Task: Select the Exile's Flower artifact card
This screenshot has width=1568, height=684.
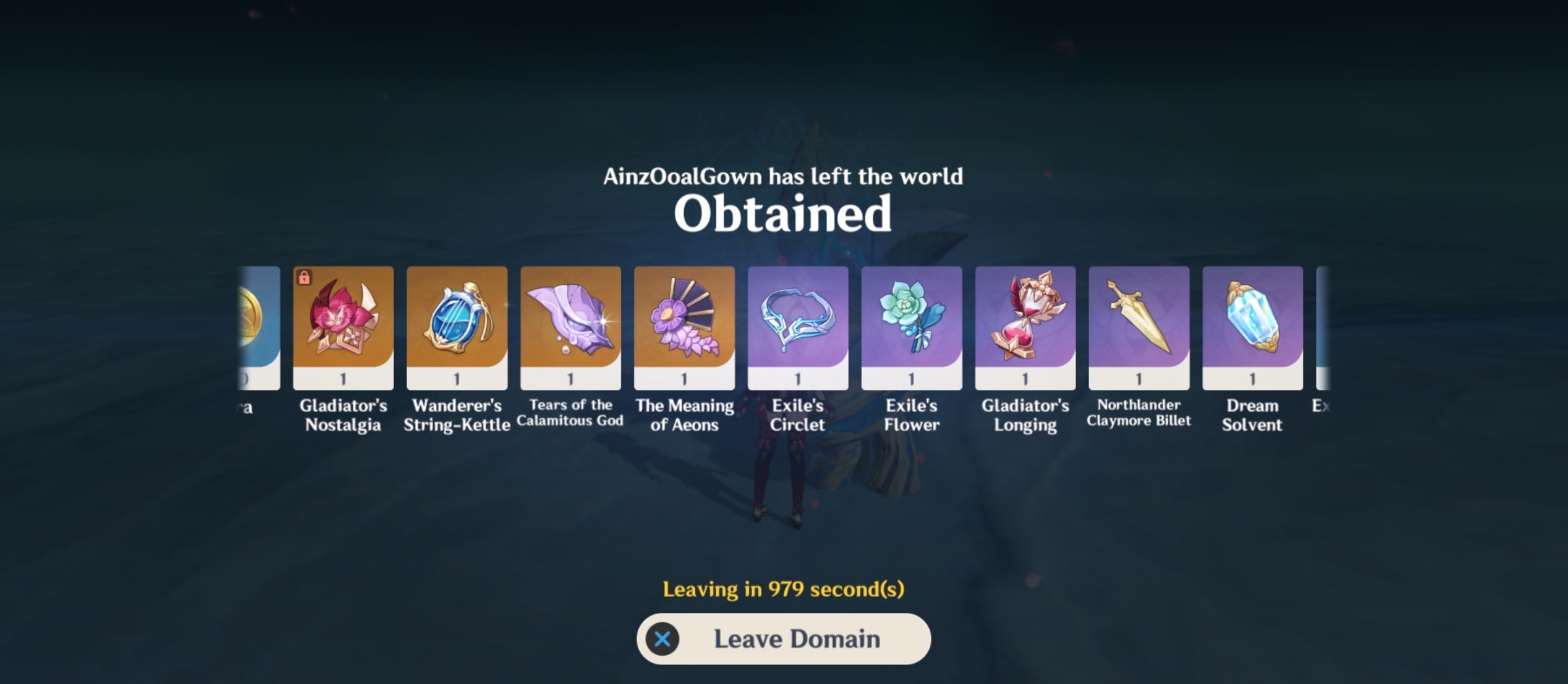Action: [x=911, y=325]
